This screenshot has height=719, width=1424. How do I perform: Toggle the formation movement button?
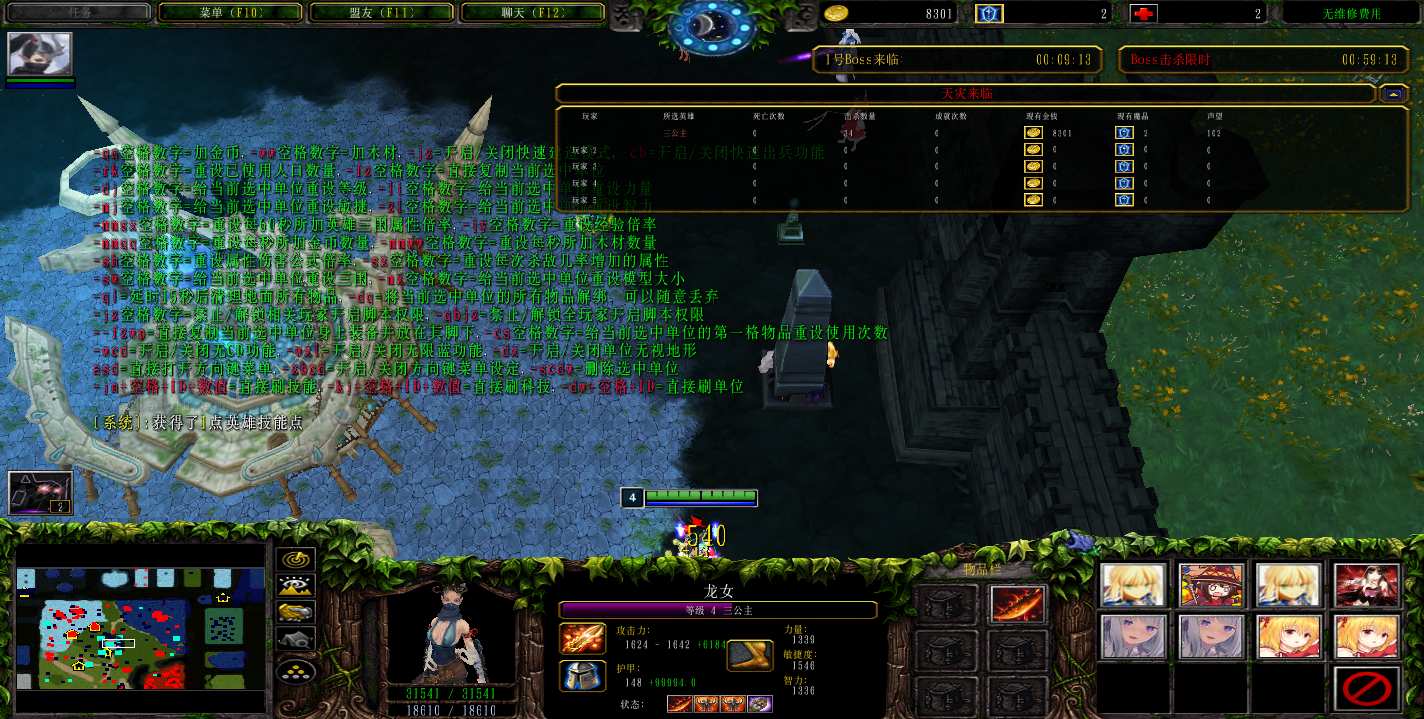pyautogui.click(x=296, y=669)
